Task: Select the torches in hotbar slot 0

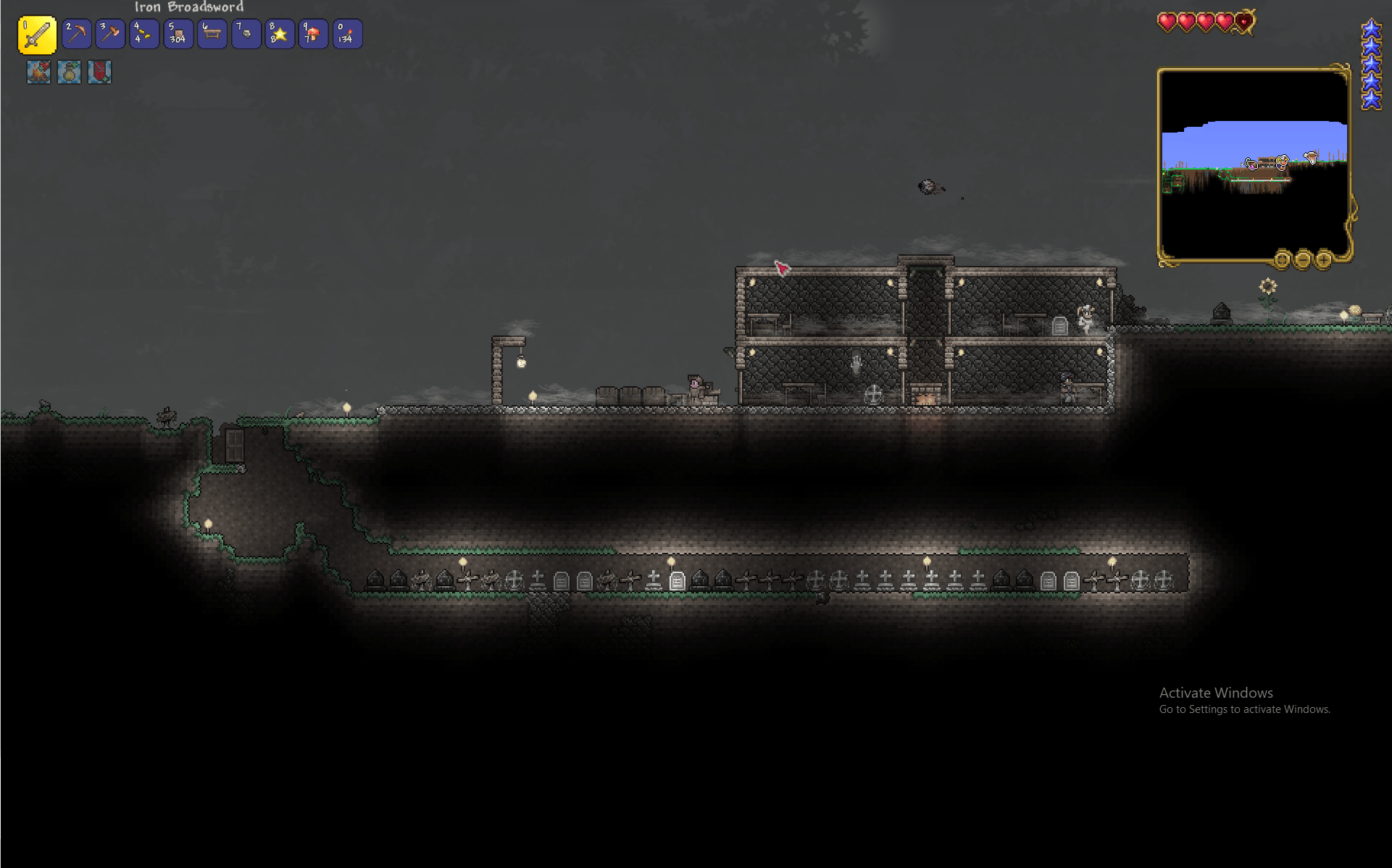Action: click(346, 34)
